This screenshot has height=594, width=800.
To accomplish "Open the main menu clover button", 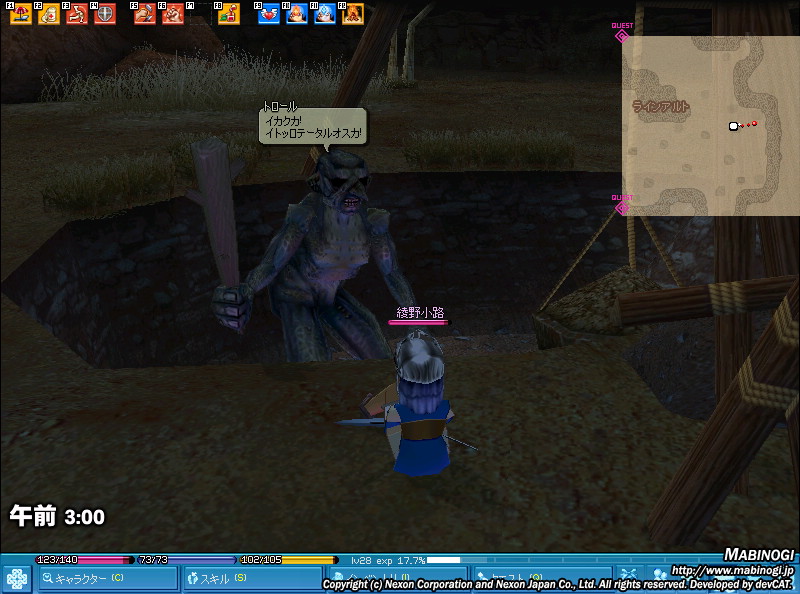I will coord(17,579).
